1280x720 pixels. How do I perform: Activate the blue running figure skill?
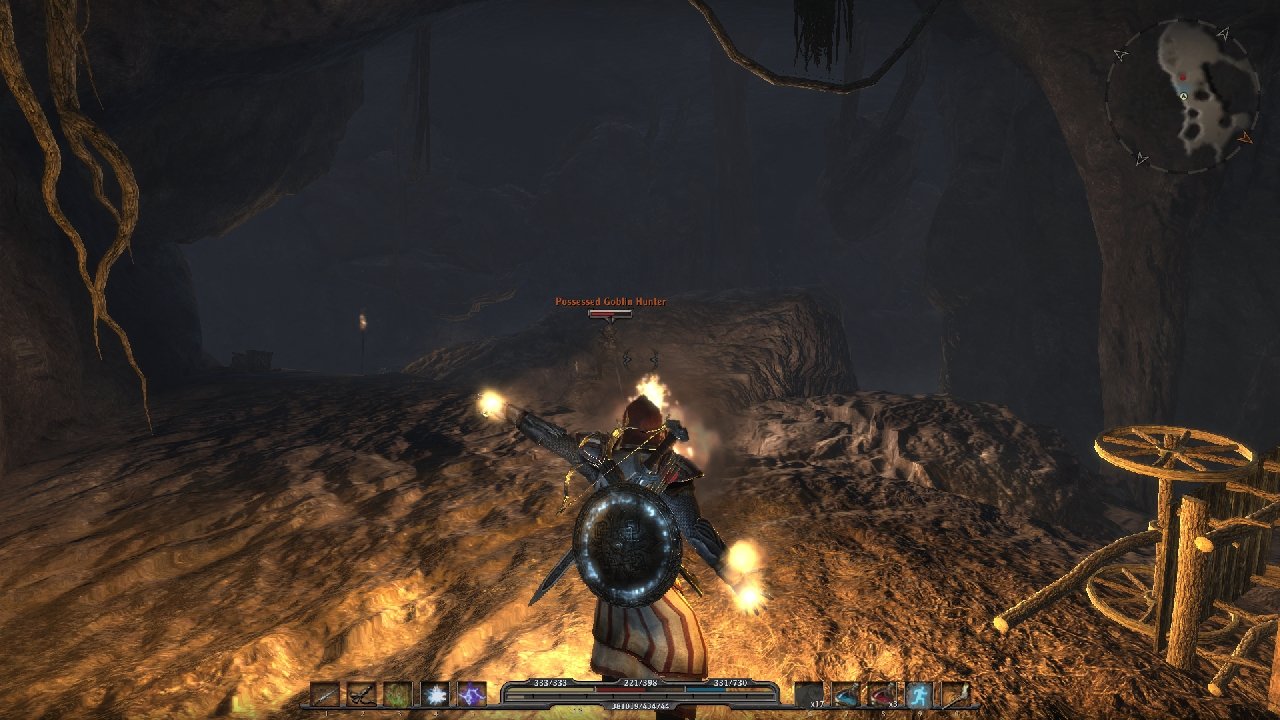[919, 694]
